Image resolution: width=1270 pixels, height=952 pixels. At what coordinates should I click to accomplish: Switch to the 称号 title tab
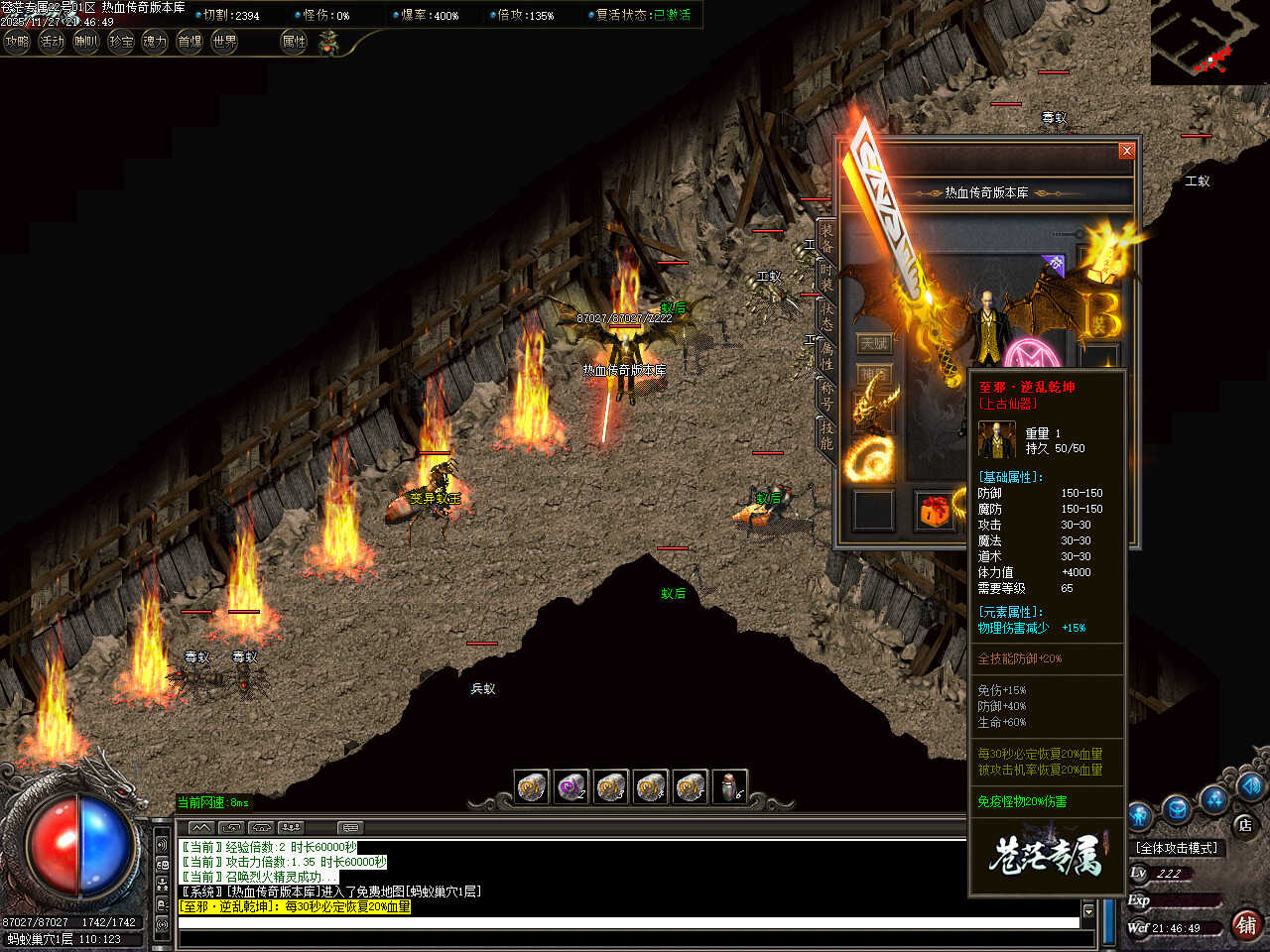point(825,396)
